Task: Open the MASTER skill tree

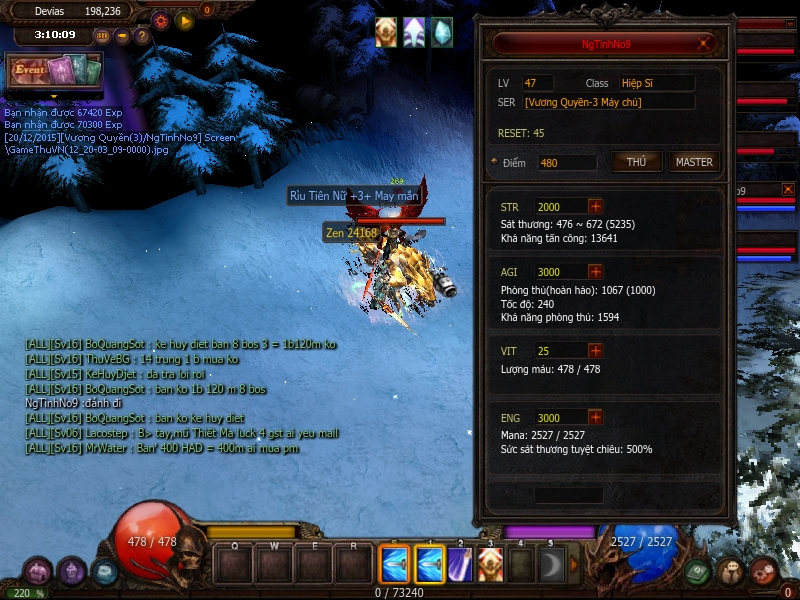Action: [x=694, y=162]
